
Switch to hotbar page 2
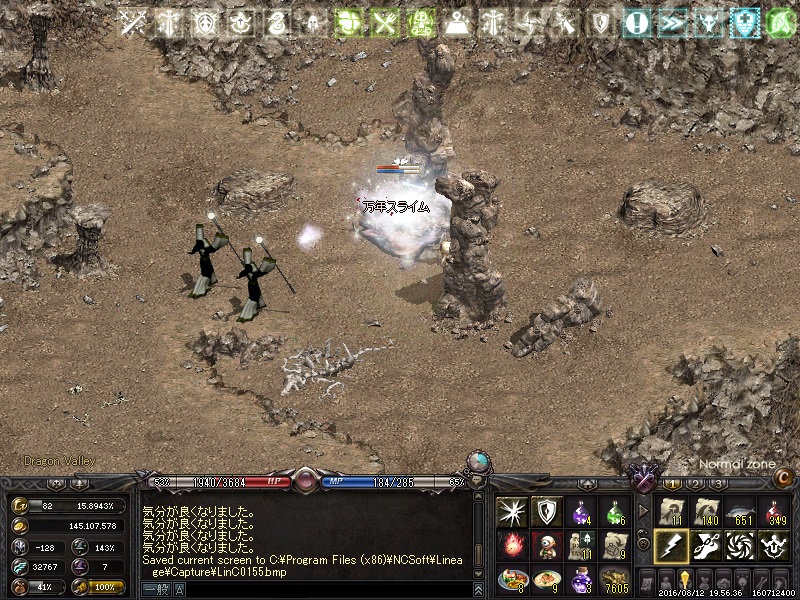pos(697,484)
